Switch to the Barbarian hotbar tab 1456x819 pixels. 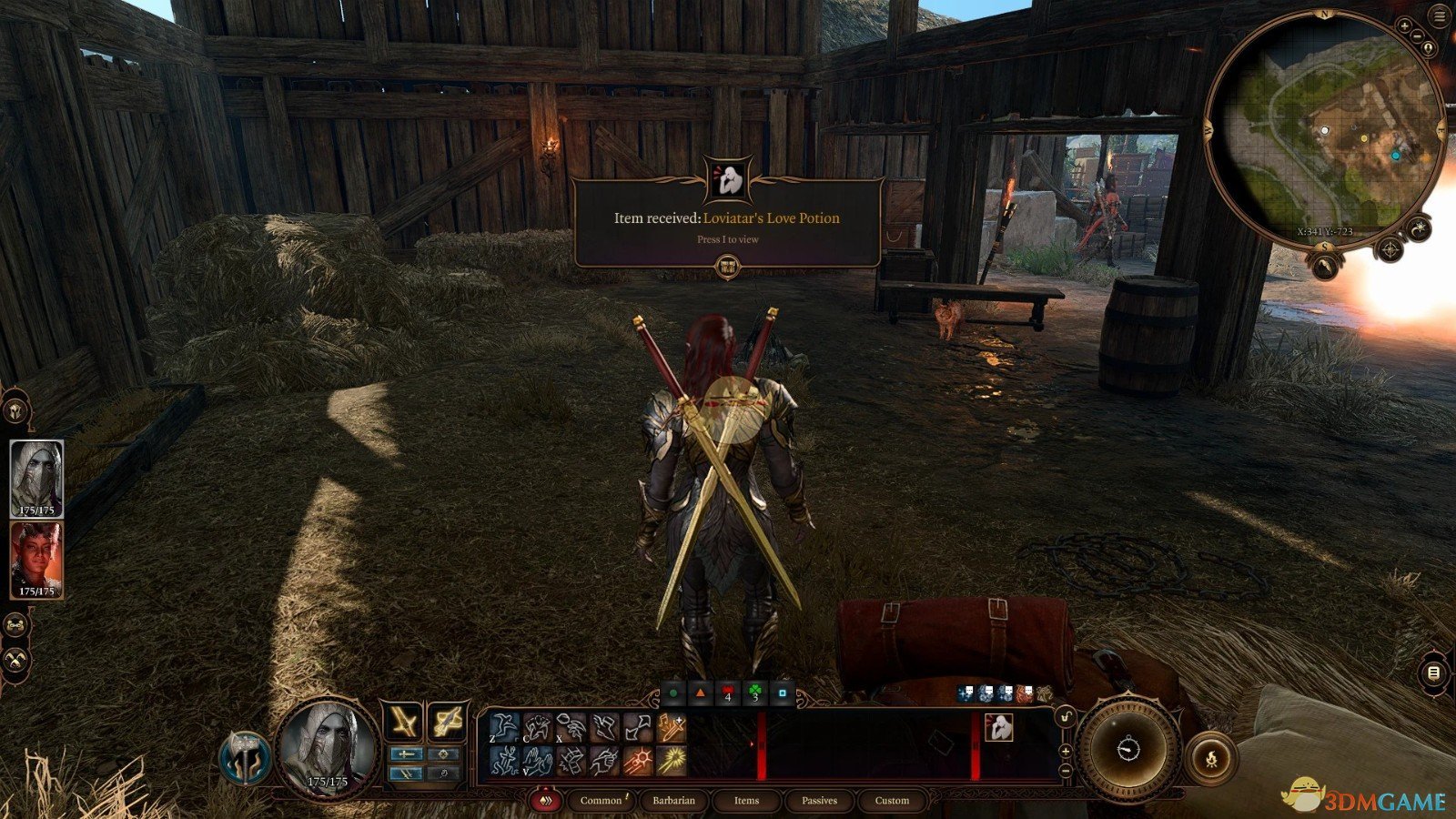click(x=673, y=801)
